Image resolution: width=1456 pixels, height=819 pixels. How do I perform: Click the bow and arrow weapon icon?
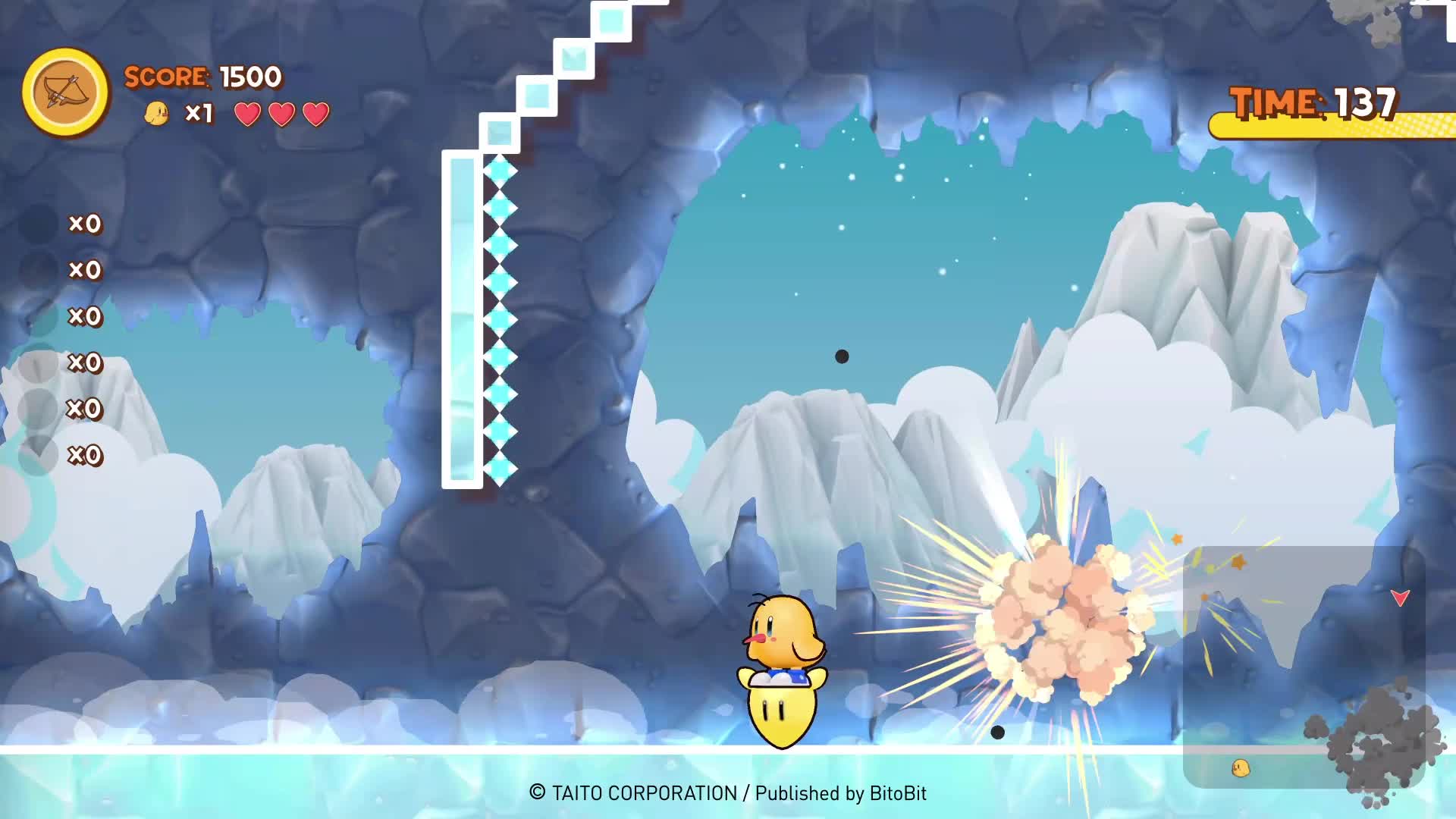click(65, 93)
